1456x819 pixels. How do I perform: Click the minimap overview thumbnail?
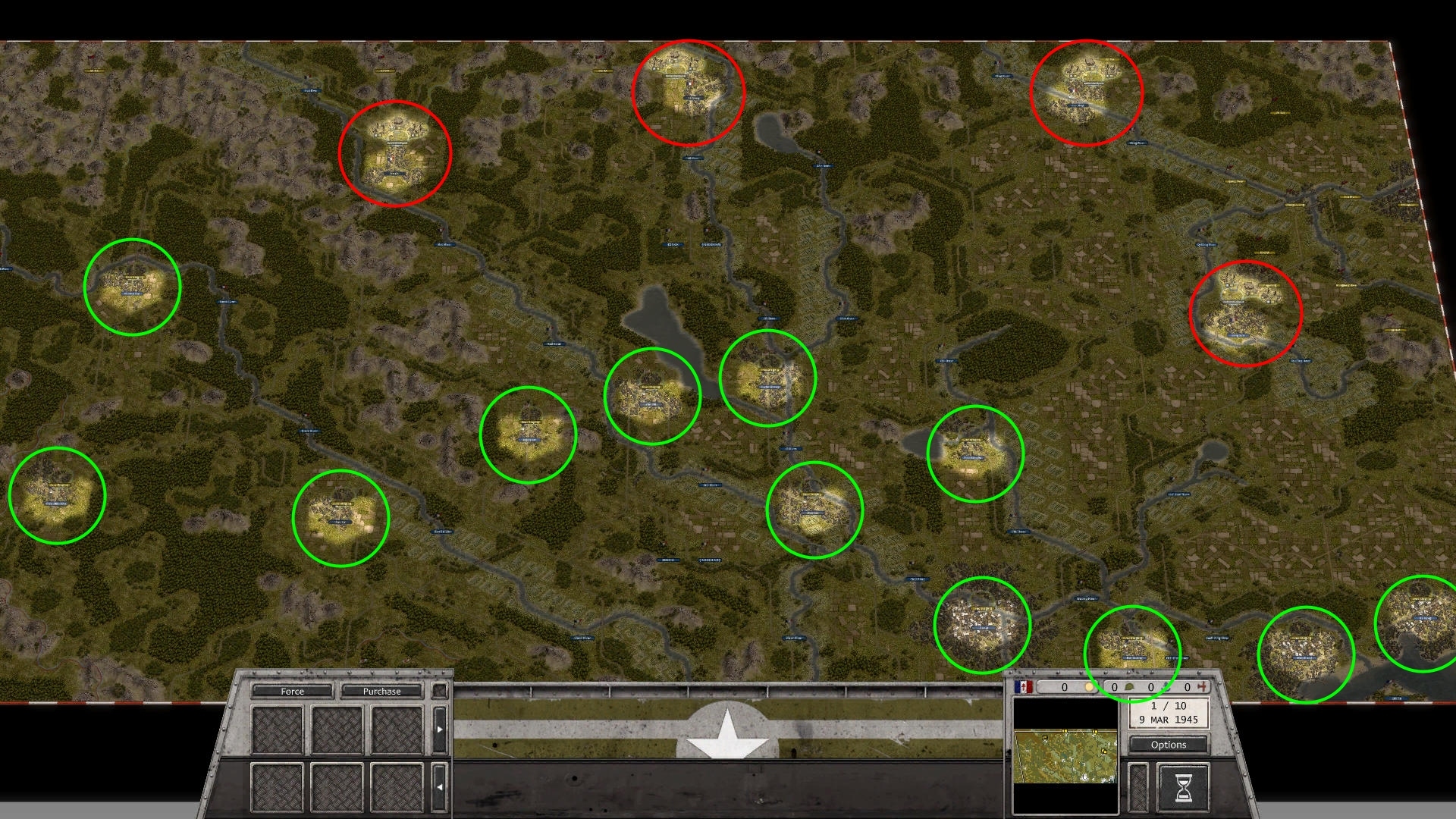[1067, 757]
